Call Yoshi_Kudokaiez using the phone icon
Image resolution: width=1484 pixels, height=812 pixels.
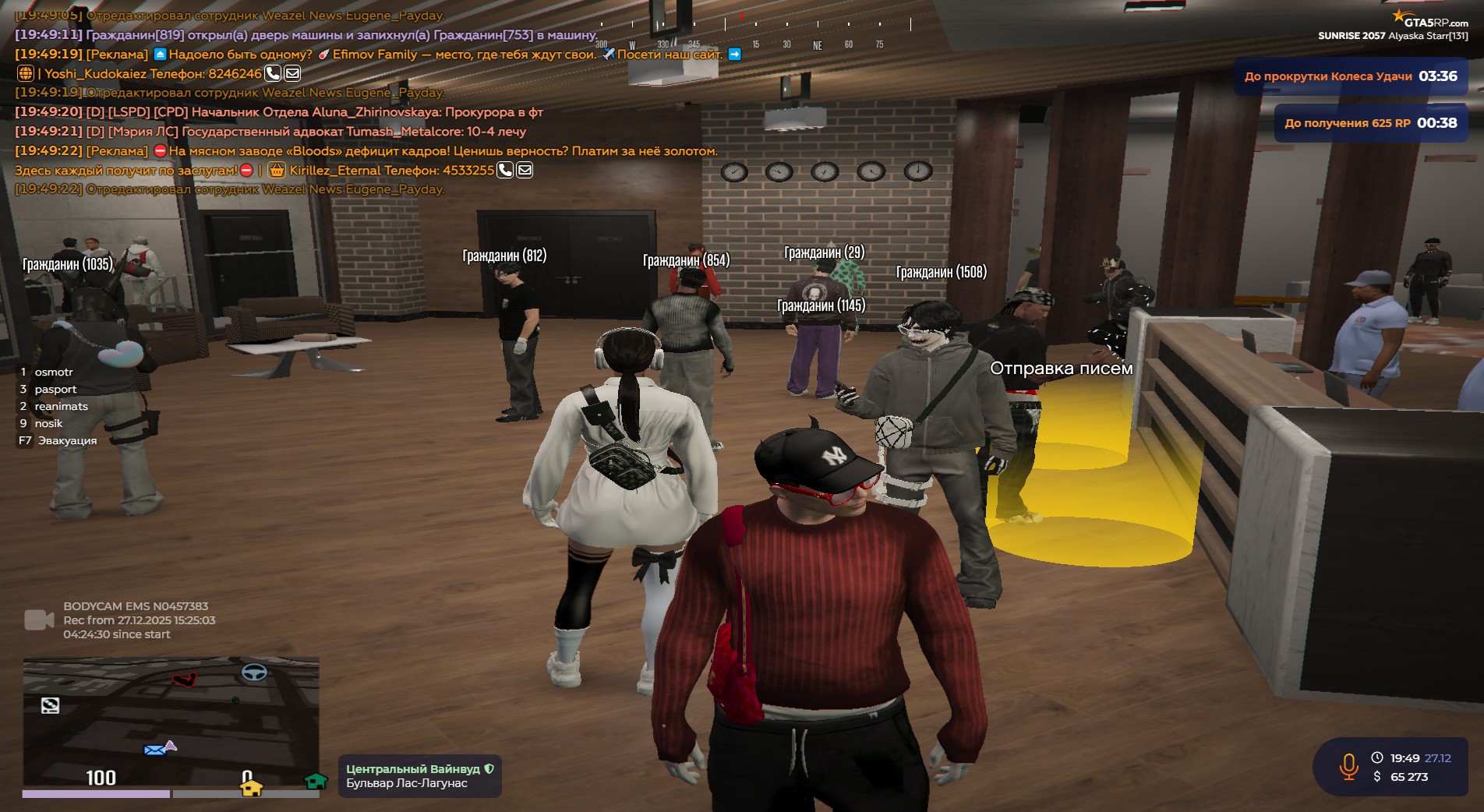click(x=273, y=74)
